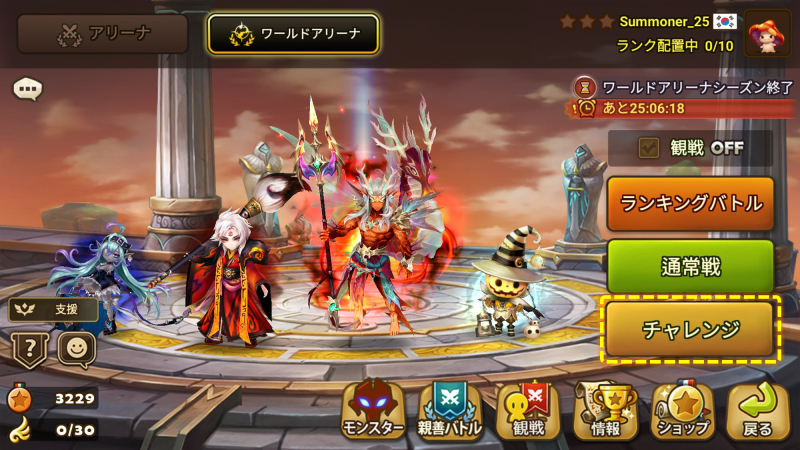This screenshot has height=450, width=800.
Task: Go back with the 戻る button
Action: (757, 411)
